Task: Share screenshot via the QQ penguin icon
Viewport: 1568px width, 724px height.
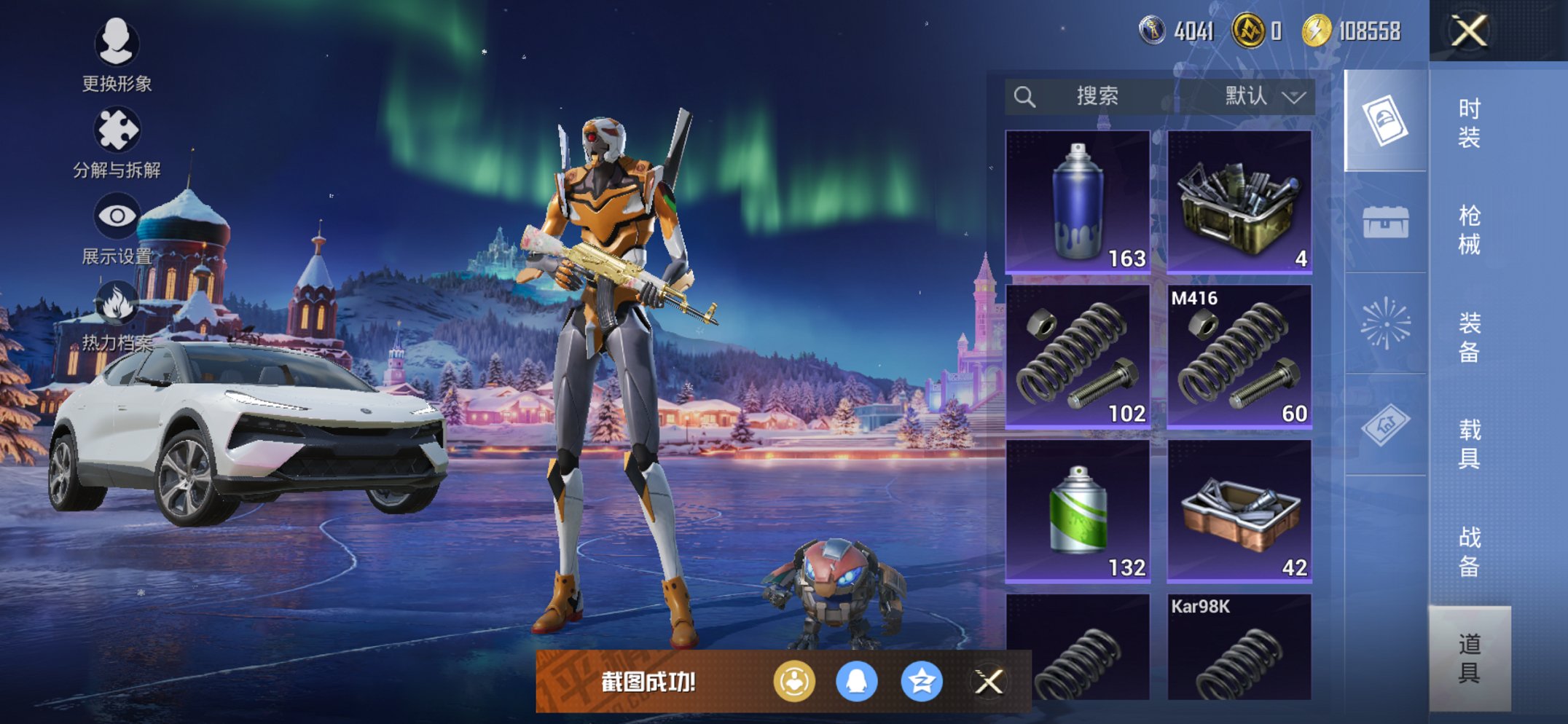Action: coord(856,682)
